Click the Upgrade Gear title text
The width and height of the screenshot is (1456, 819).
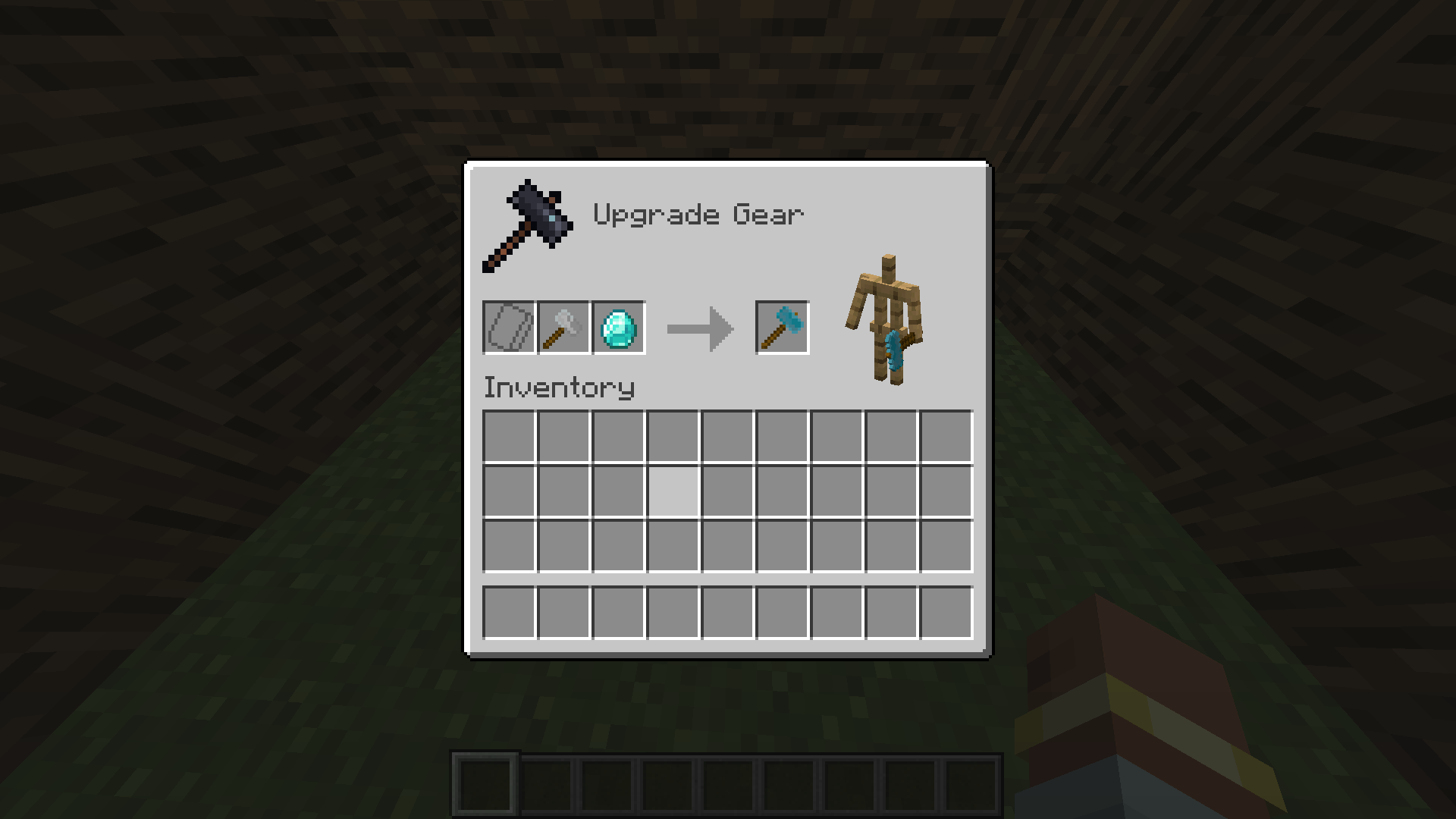coord(698,215)
